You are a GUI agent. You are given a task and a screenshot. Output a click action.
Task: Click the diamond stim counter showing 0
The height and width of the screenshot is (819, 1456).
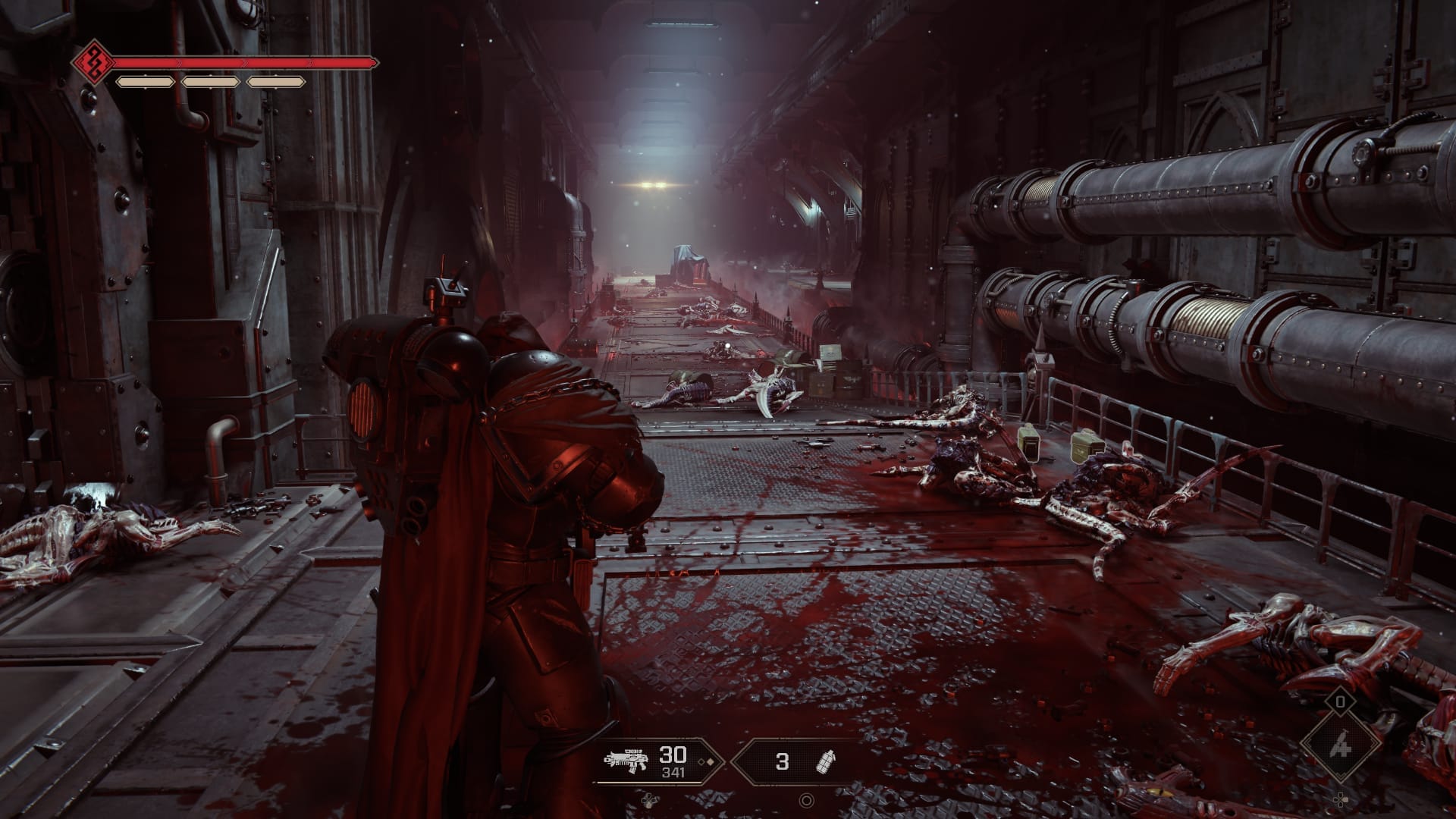click(1341, 702)
